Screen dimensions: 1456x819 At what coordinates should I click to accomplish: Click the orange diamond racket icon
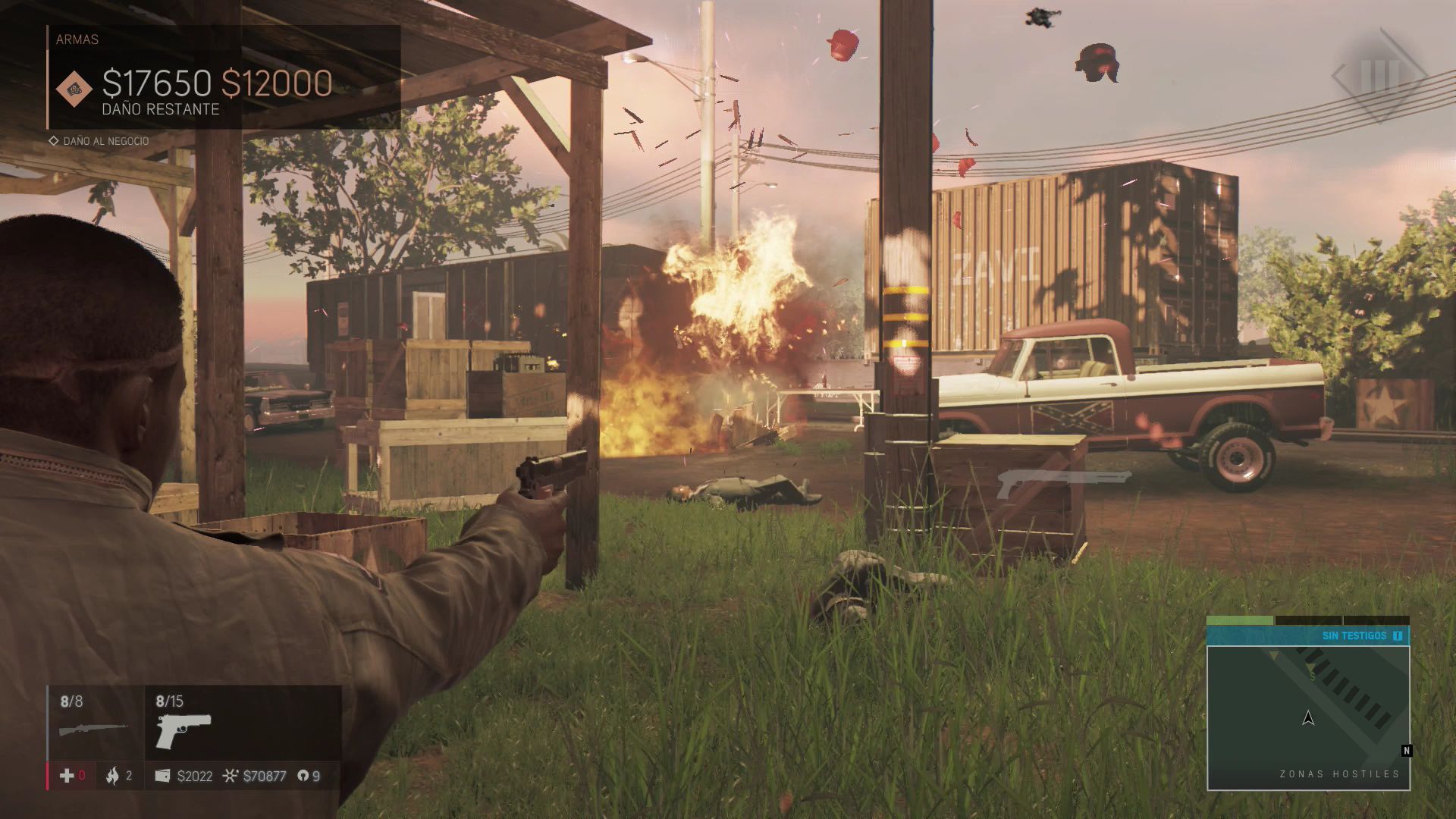pos(74,89)
